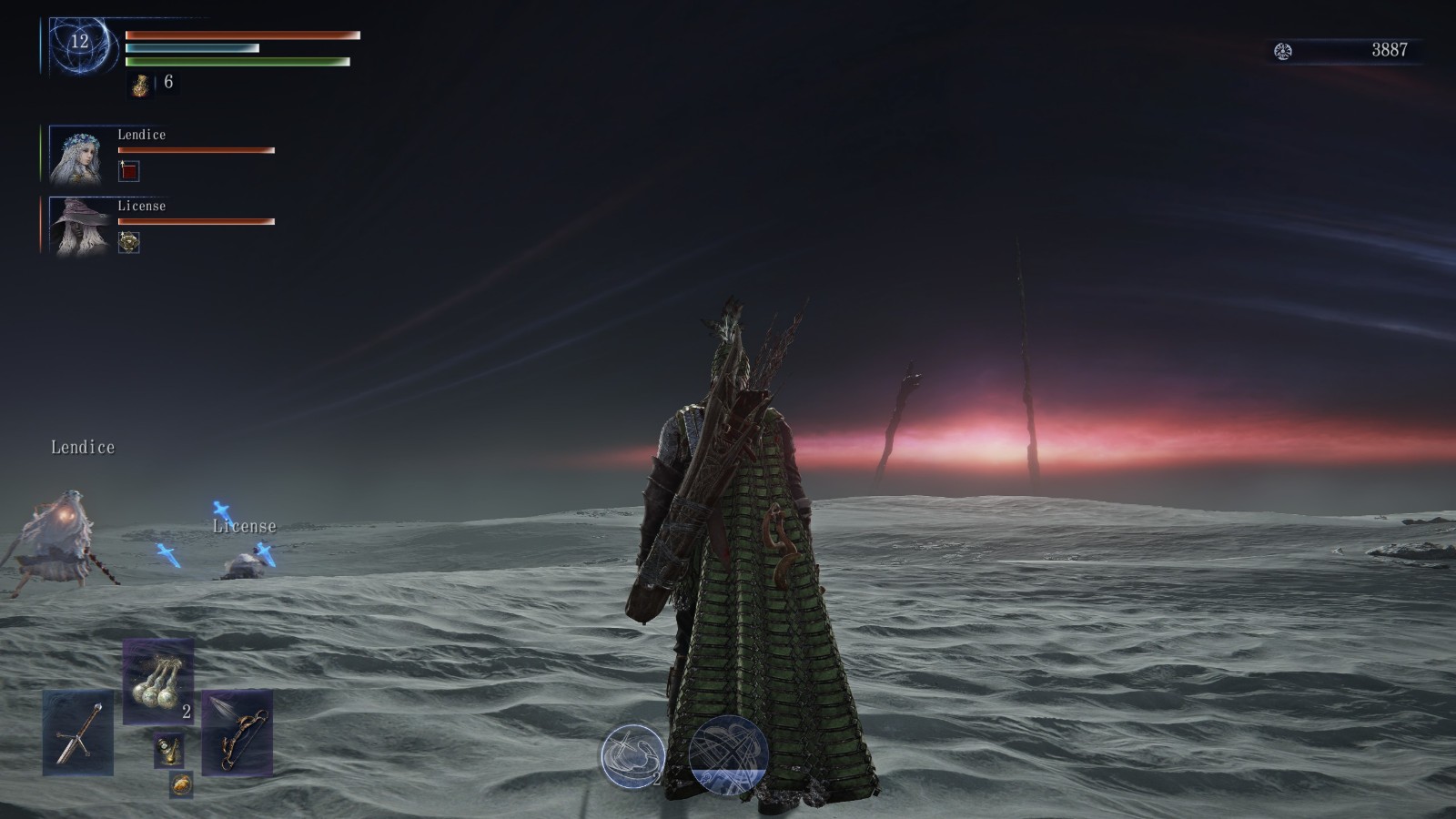
Task: Click Lendice's red square buff icon
Action: 129,170
